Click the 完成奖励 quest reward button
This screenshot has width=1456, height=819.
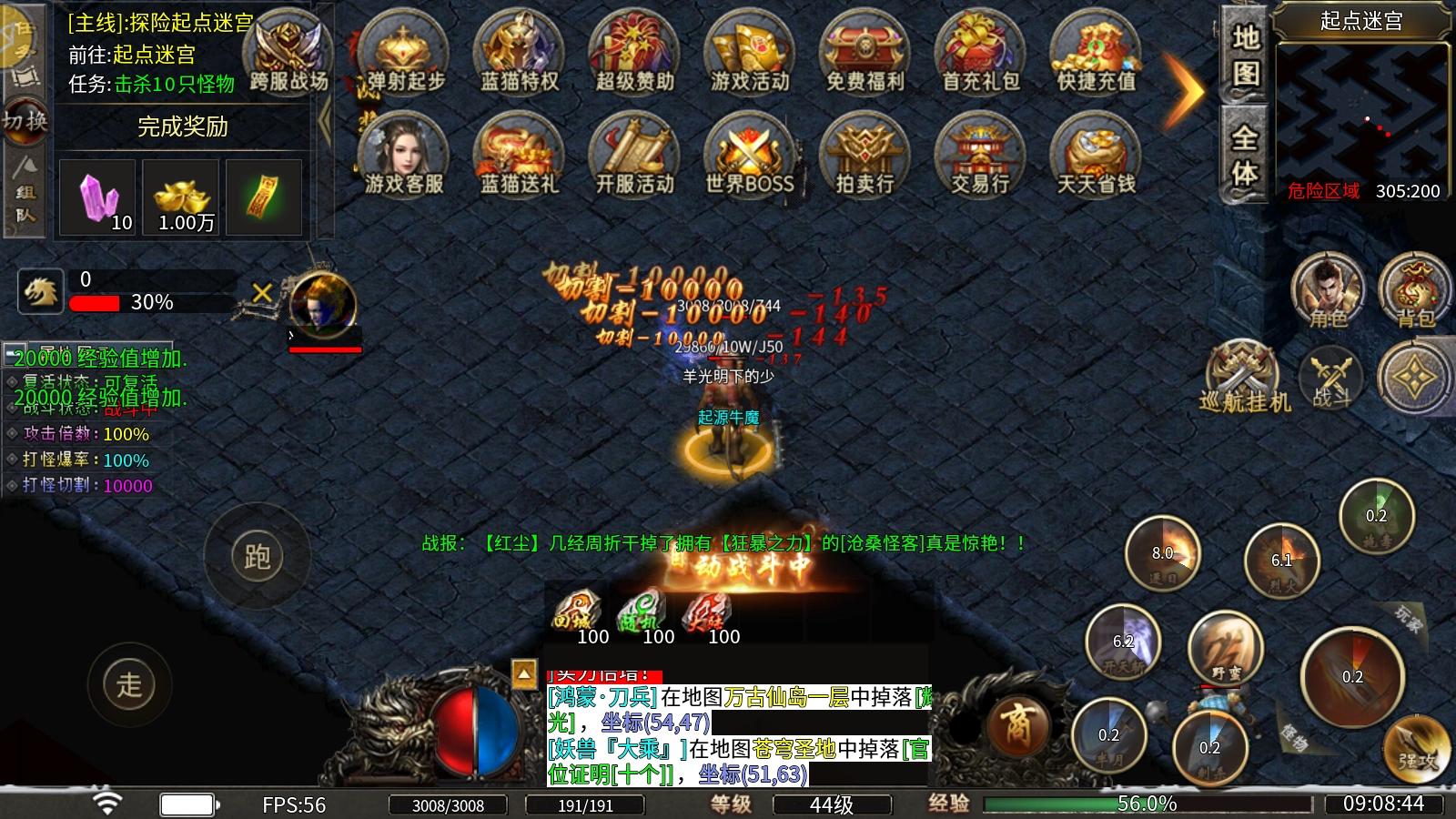point(183,126)
